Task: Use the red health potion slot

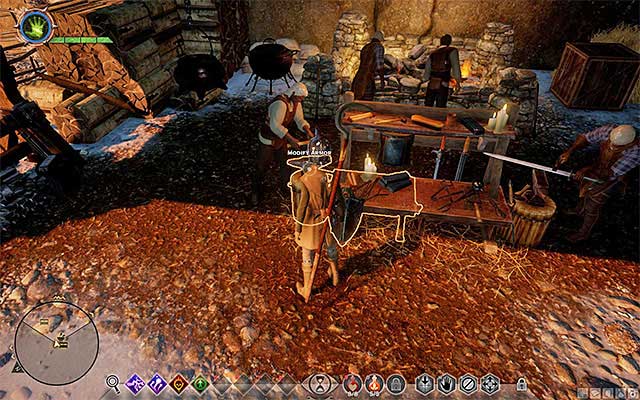Action: tap(352, 383)
